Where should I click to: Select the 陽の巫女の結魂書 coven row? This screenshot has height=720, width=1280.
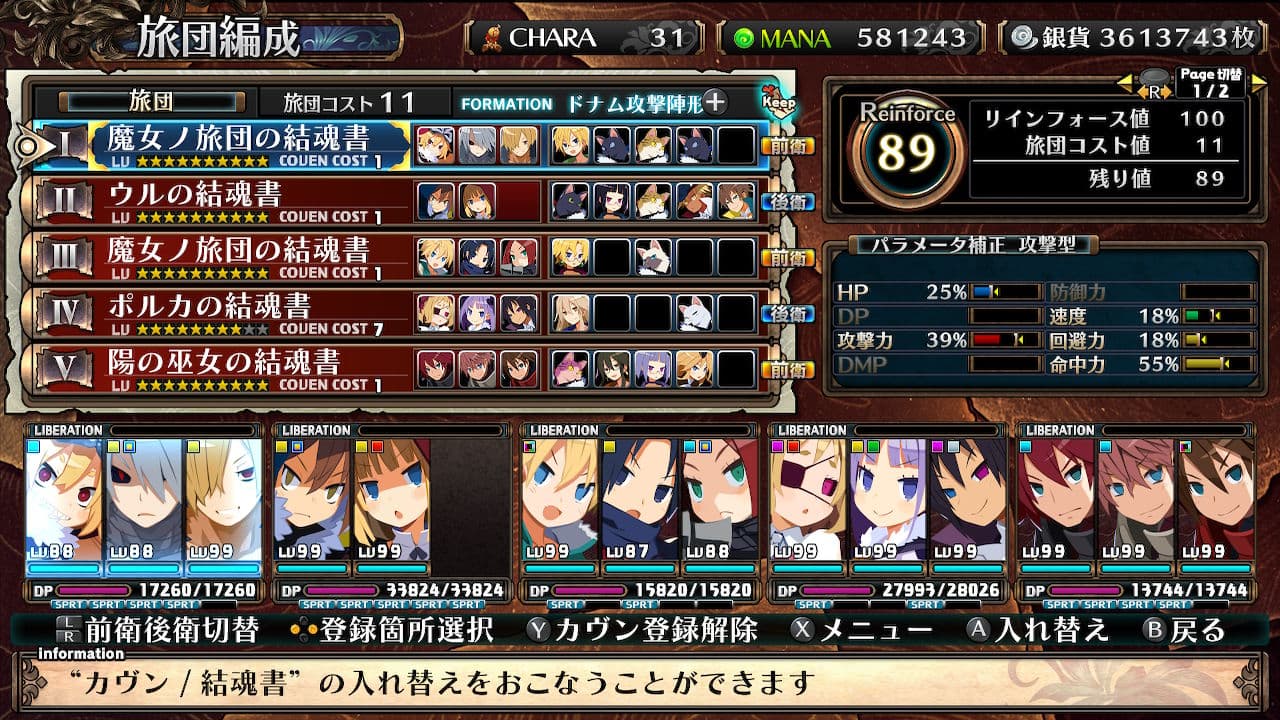coord(238,369)
